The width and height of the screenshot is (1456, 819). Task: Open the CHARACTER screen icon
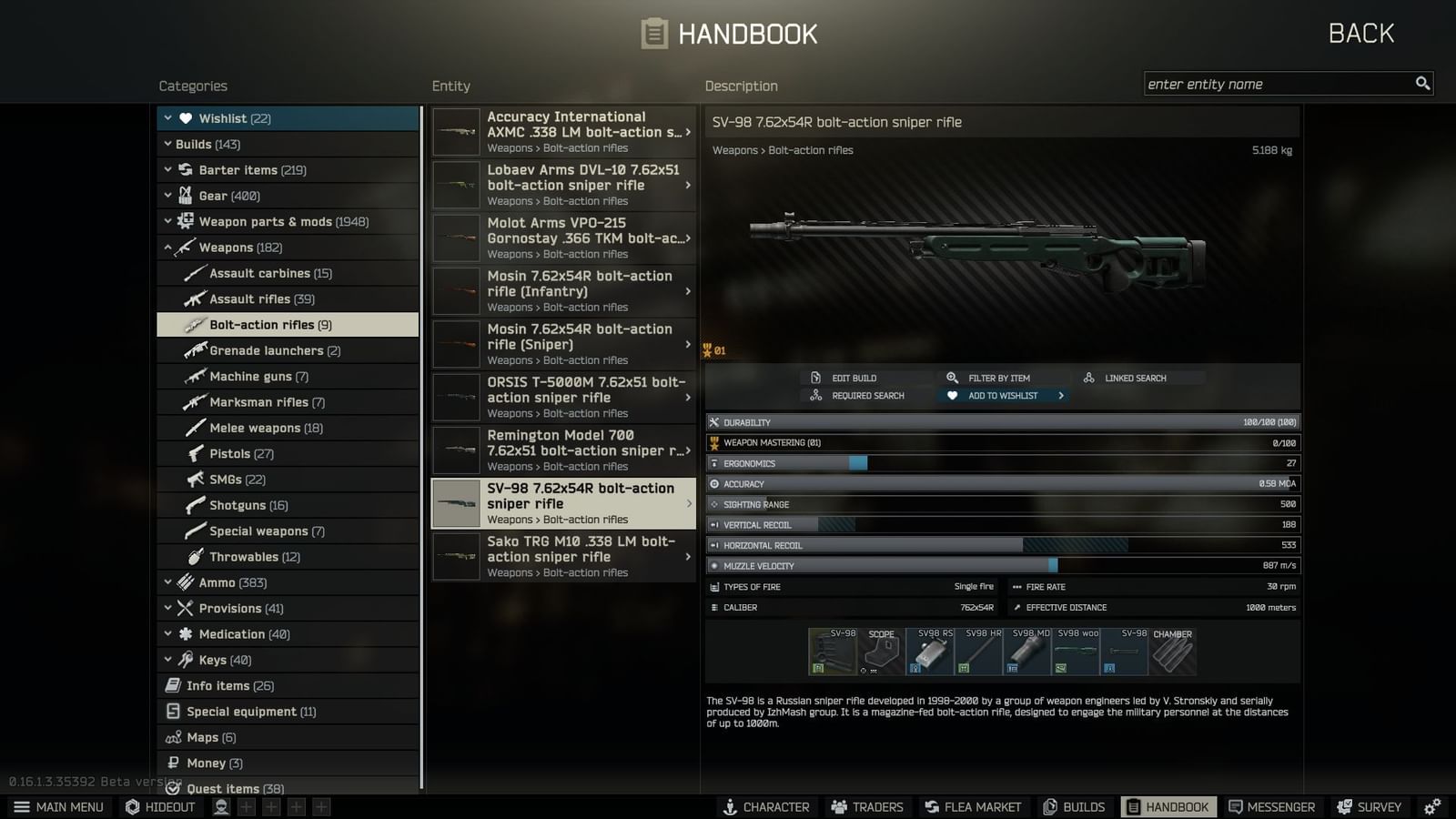coord(767,806)
